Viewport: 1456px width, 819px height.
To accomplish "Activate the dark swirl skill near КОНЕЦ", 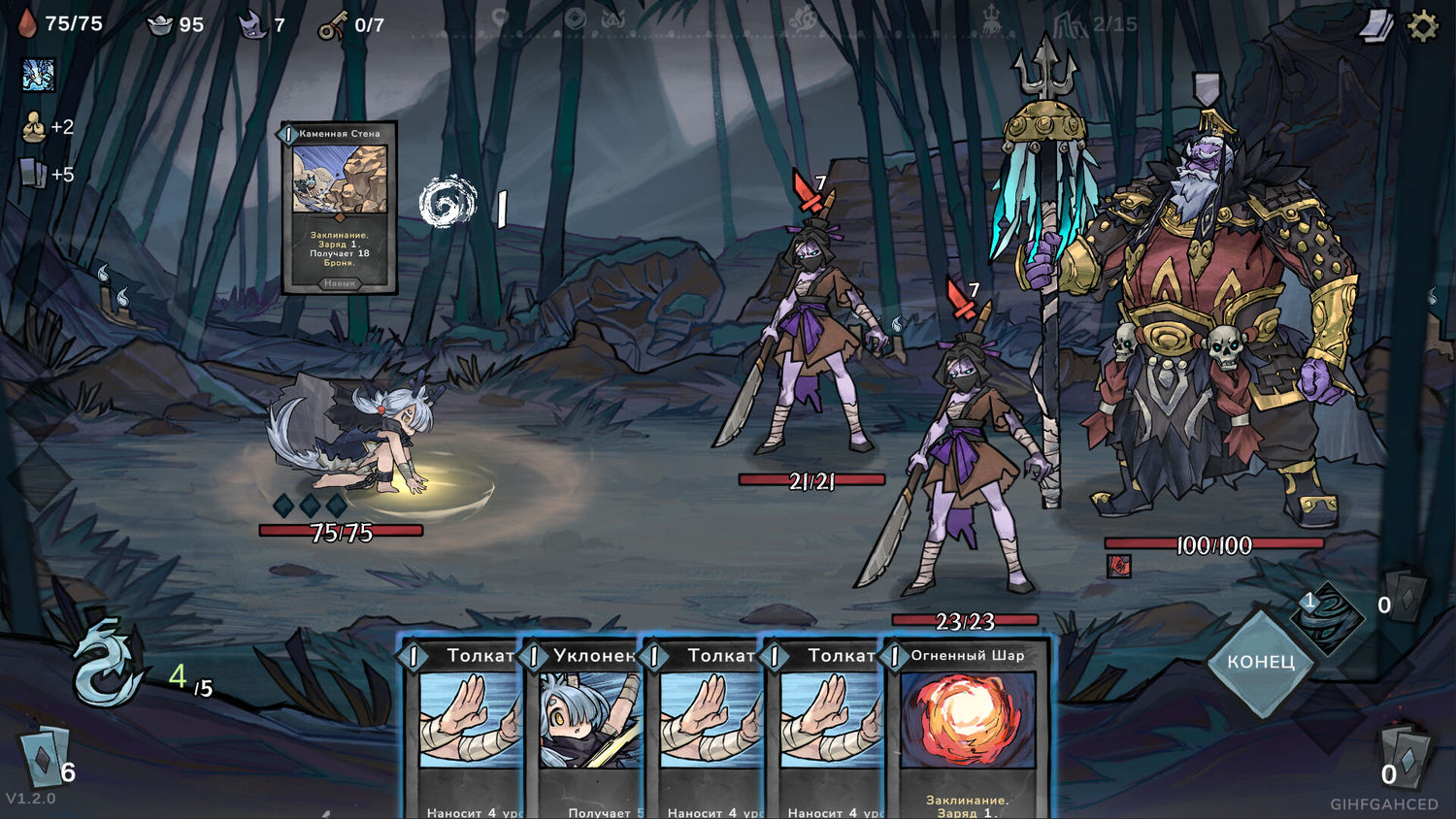I will point(1325,617).
